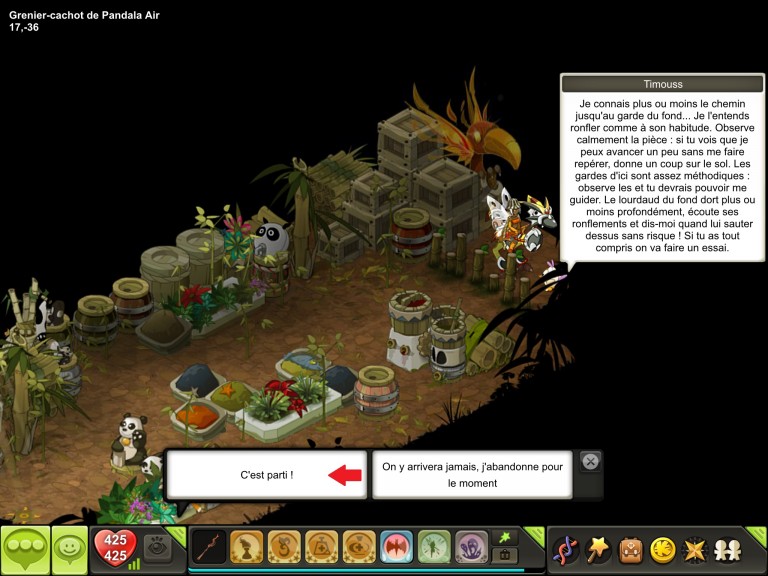Open the two-figures friends list
Image resolution: width=768 pixels, height=576 pixels.
(727, 549)
